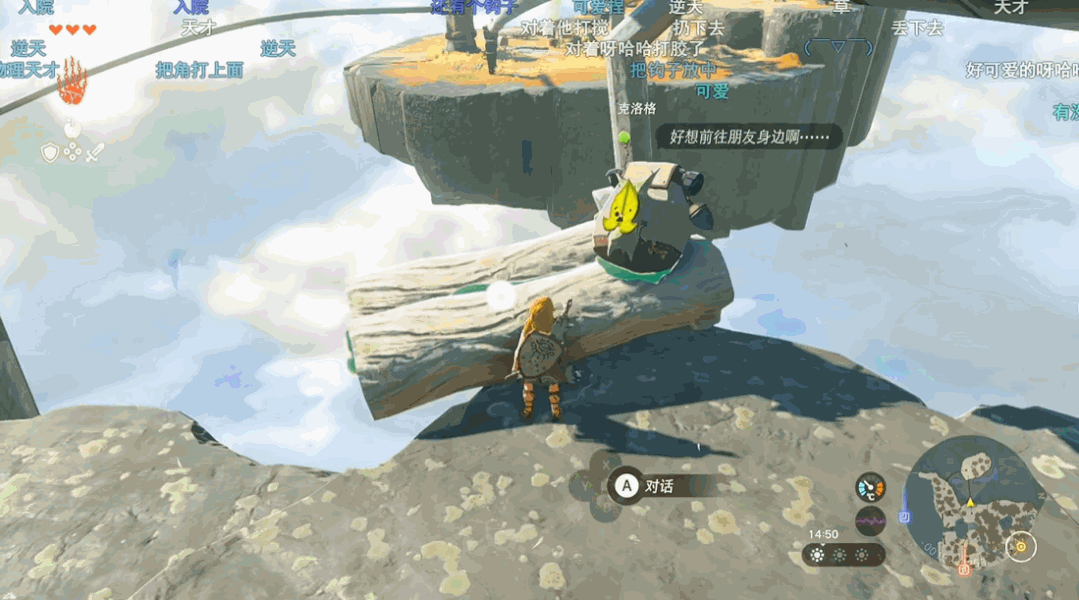
Task: Select the shield quick-menu icon
Action: tap(50, 152)
